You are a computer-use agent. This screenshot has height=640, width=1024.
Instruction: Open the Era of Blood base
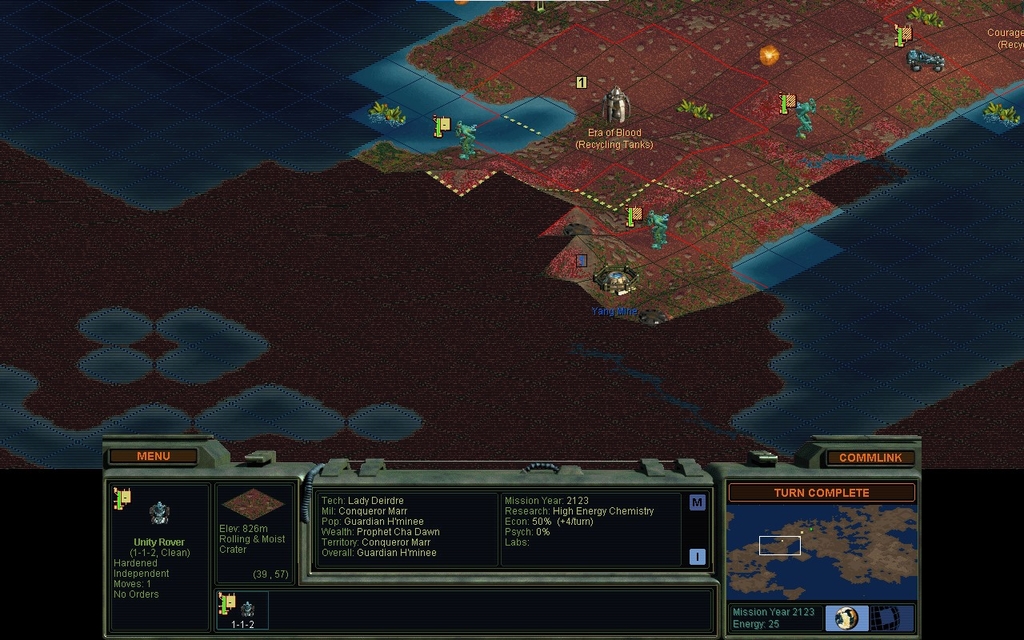[x=616, y=107]
